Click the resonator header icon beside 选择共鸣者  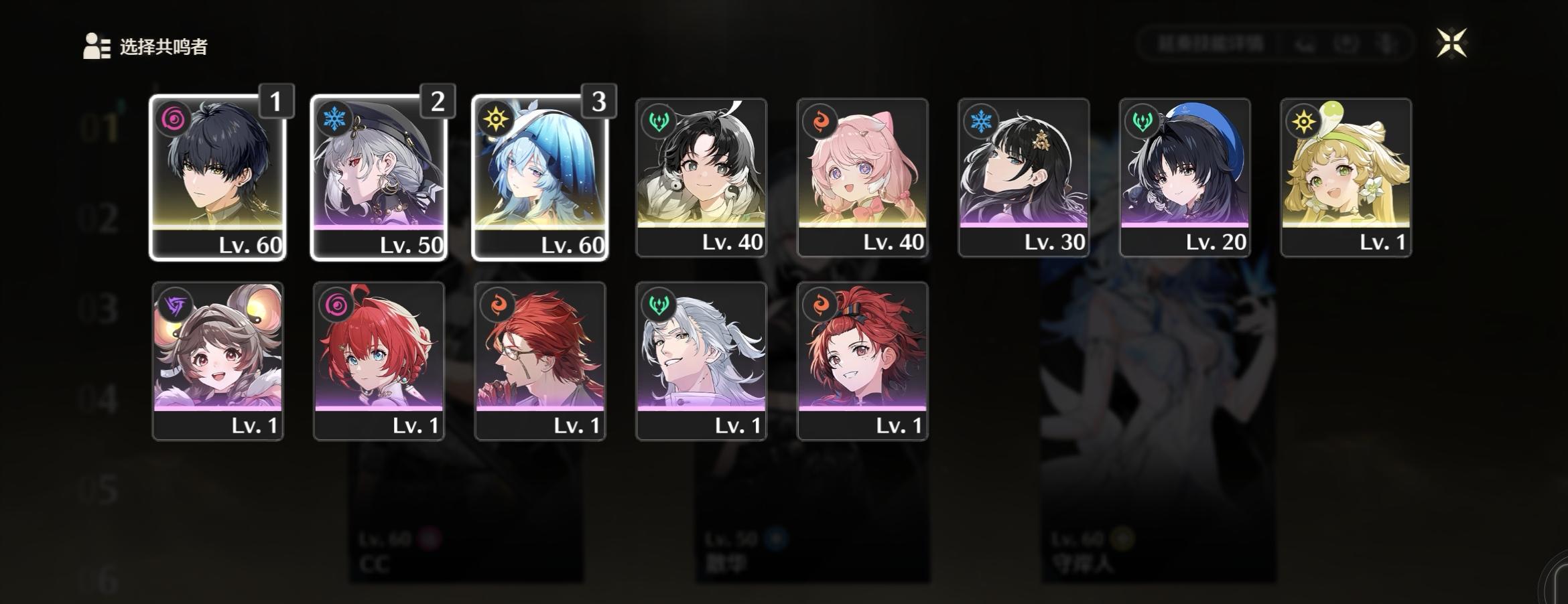[94, 46]
